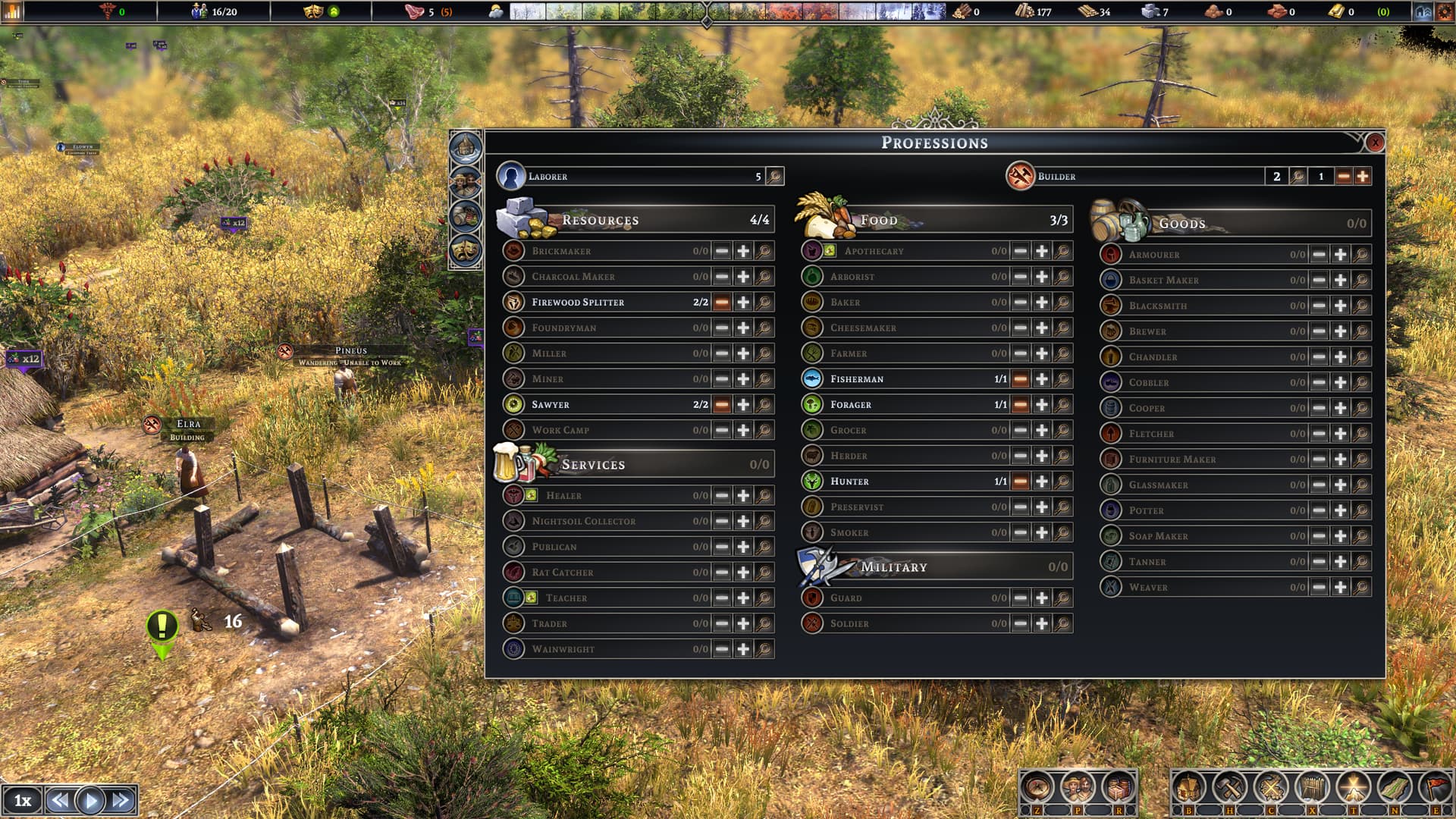Remove the assigned Forager using minus

pos(1021,404)
